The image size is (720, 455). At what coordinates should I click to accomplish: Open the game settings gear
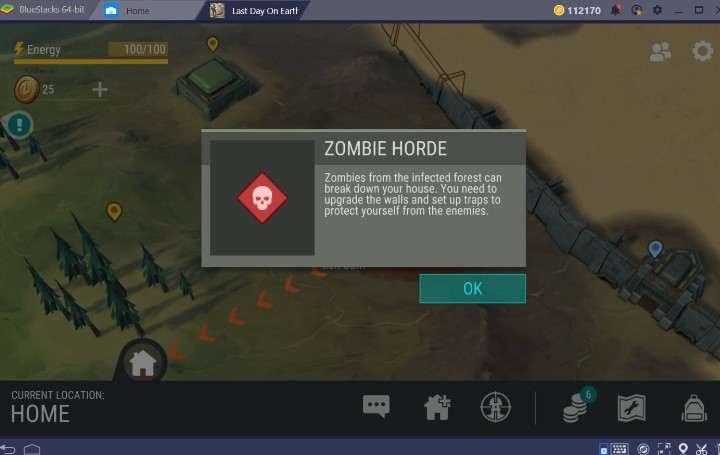pyautogui.click(x=702, y=51)
